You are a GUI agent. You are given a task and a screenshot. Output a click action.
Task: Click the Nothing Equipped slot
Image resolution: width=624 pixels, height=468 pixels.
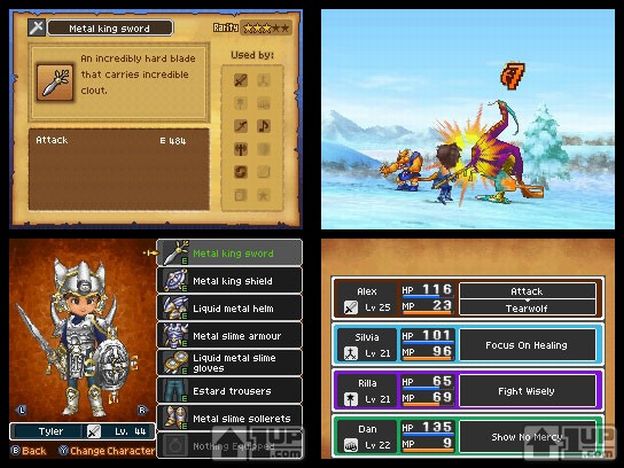click(229, 443)
